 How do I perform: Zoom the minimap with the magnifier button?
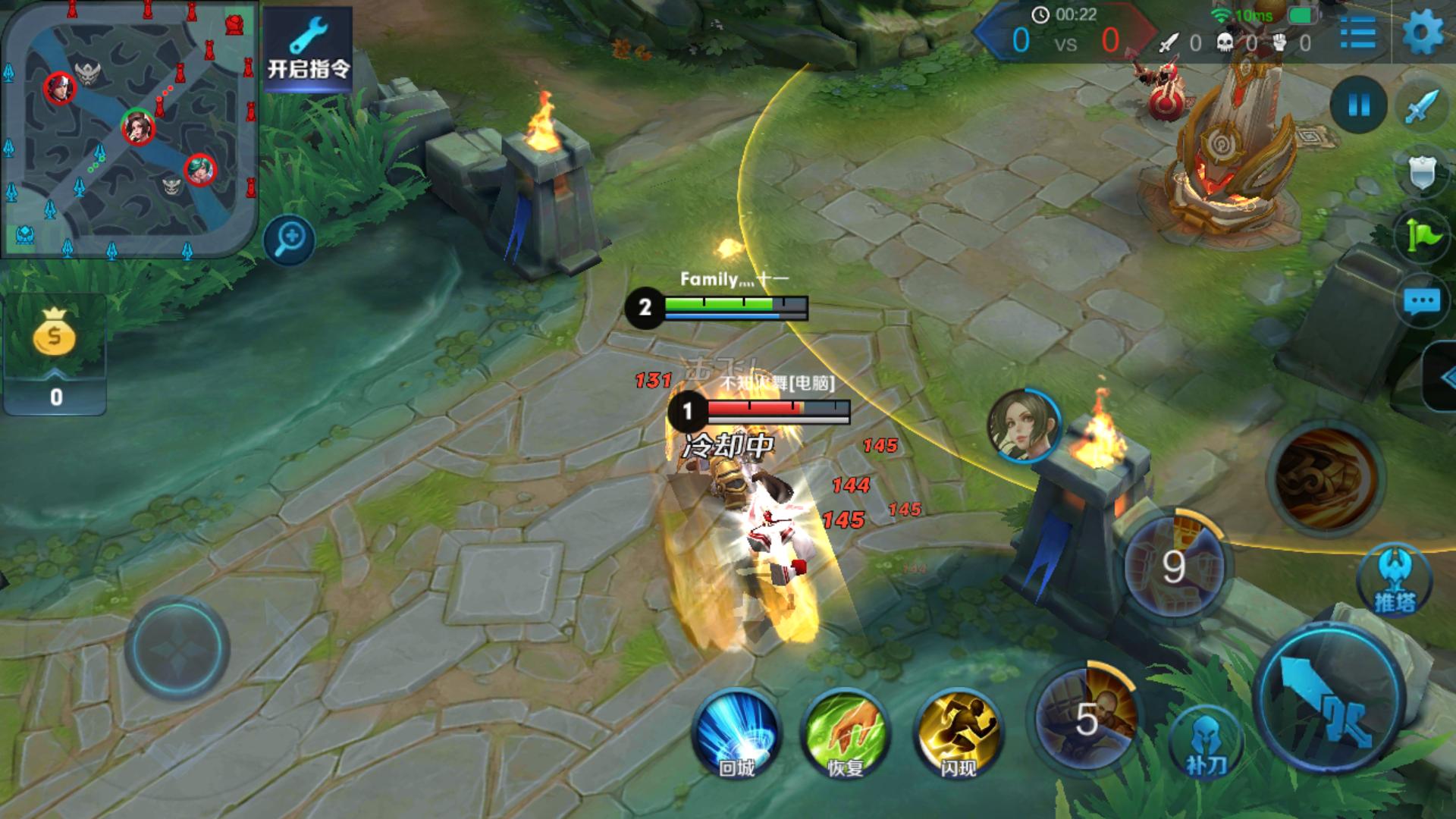(x=290, y=240)
